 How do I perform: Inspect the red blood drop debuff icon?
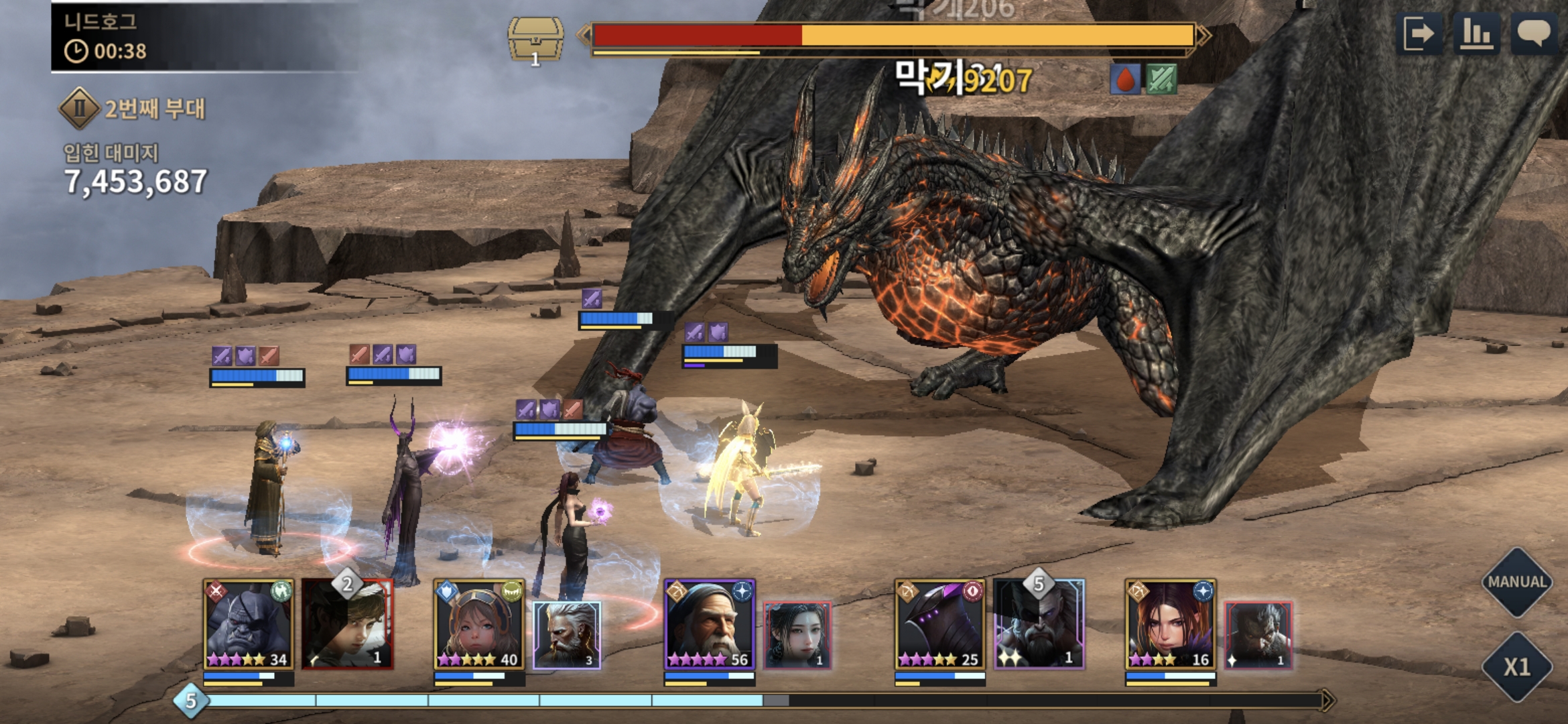click(x=1126, y=80)
